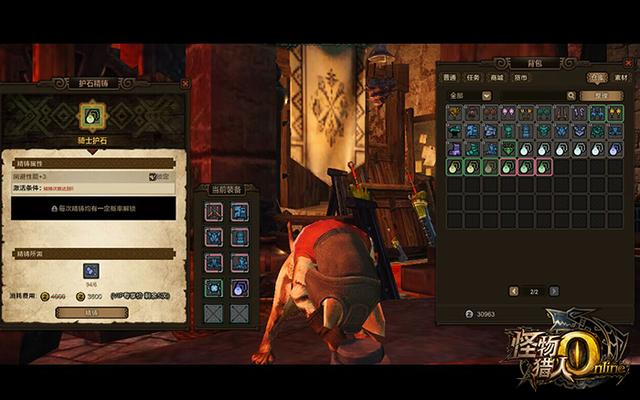Open the 商城 bag tab
Image resolution: width=640 pixels, height=400 pixels.
497,77
